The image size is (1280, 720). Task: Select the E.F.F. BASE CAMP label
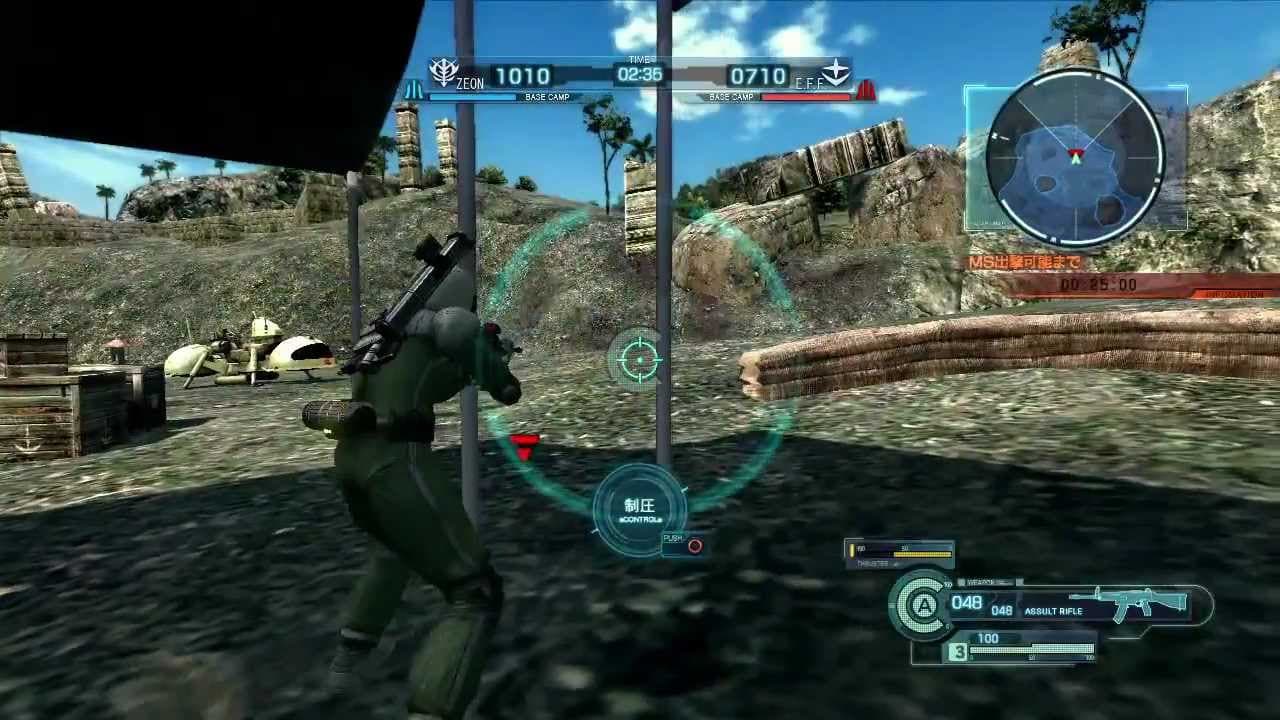(x=728, y=97)
